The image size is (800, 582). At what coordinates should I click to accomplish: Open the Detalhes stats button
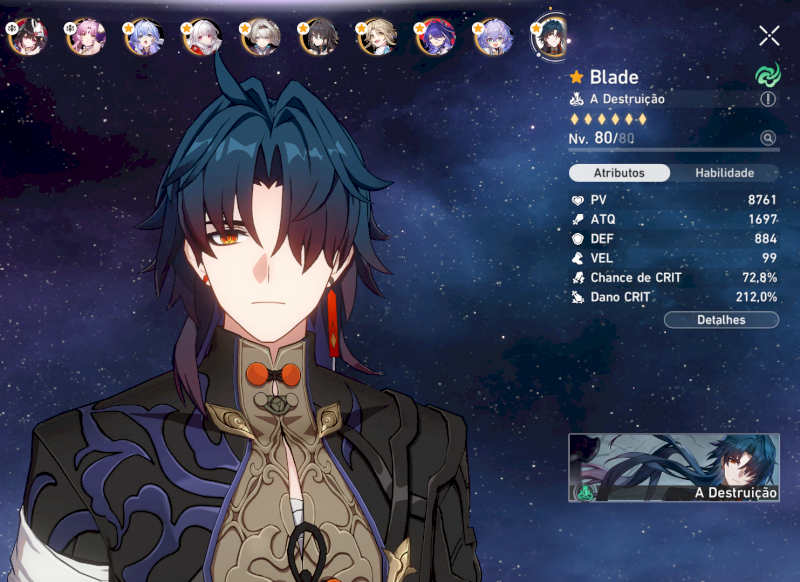pos(721,320)
